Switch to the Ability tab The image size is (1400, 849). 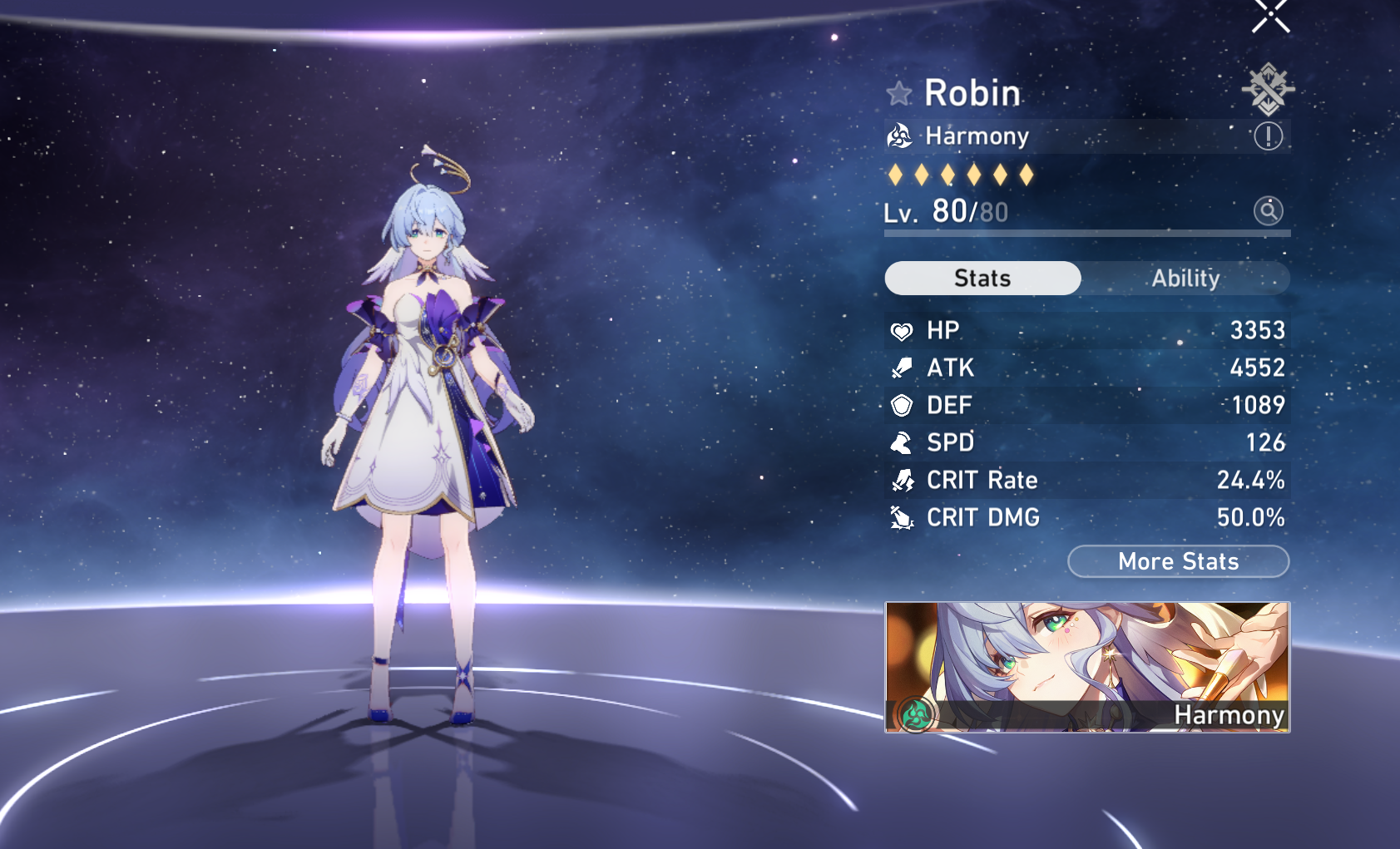(1186, 278)
